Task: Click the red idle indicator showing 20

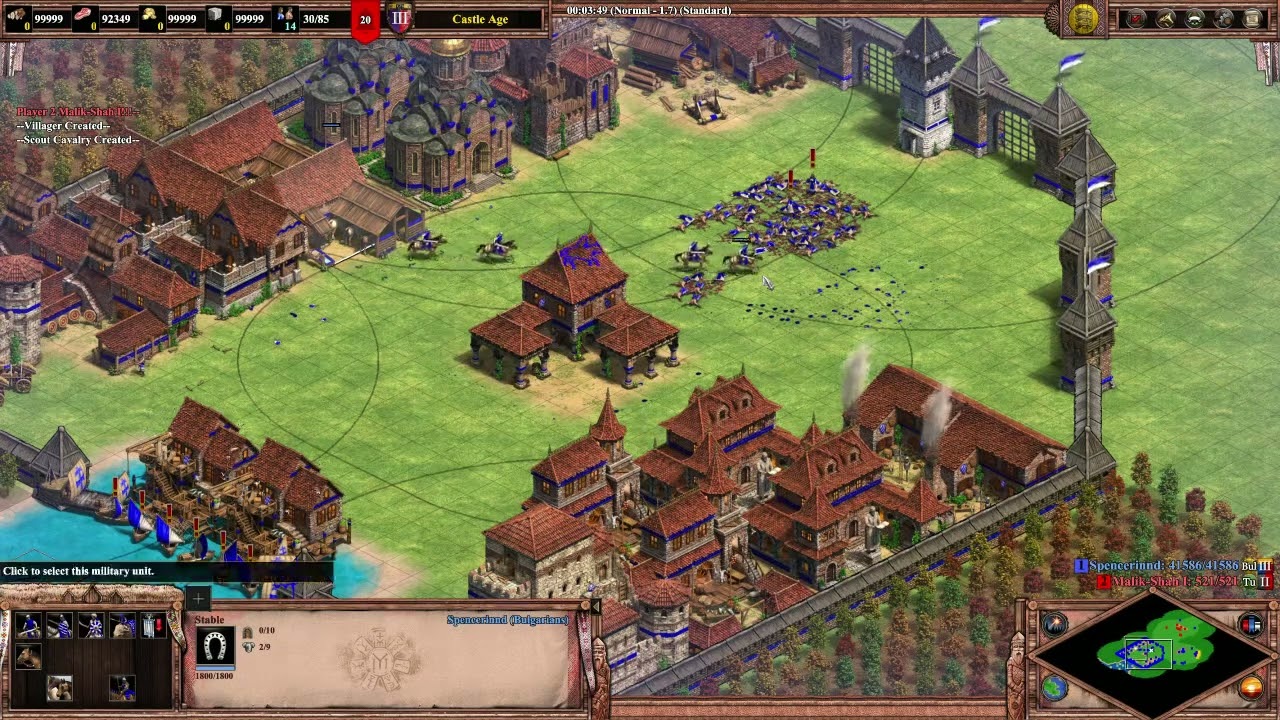Action: click(x=364, y=19)
